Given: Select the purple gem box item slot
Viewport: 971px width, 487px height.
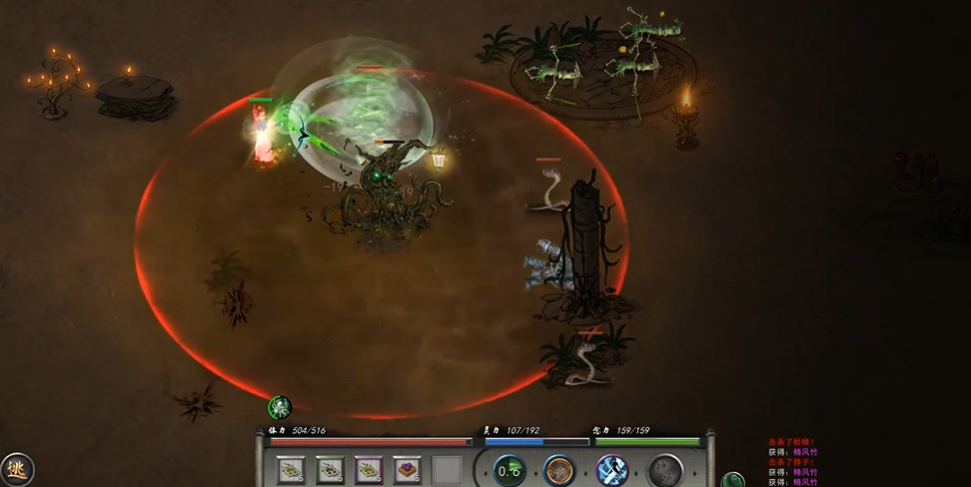Looking at the screenshot, I should (x=407, y=469).
